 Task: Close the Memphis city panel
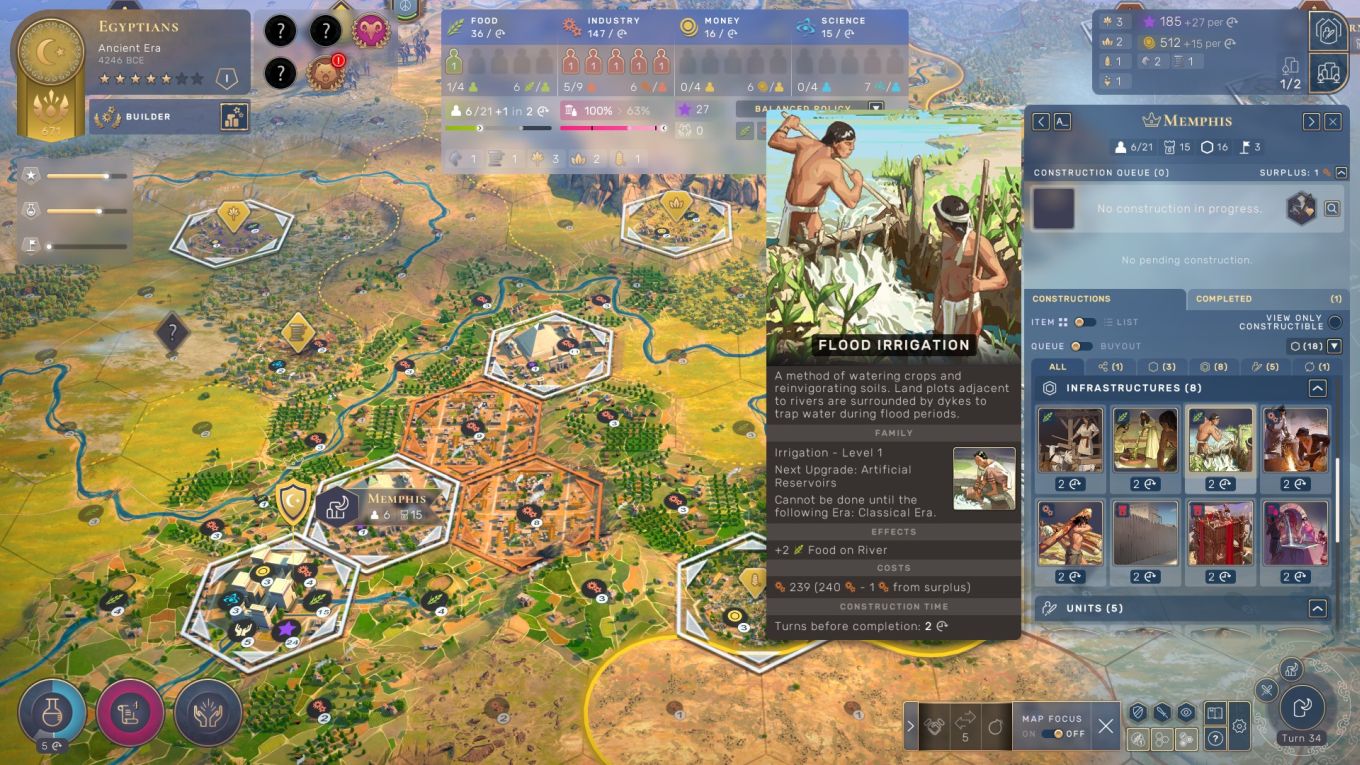(1332, 121)
